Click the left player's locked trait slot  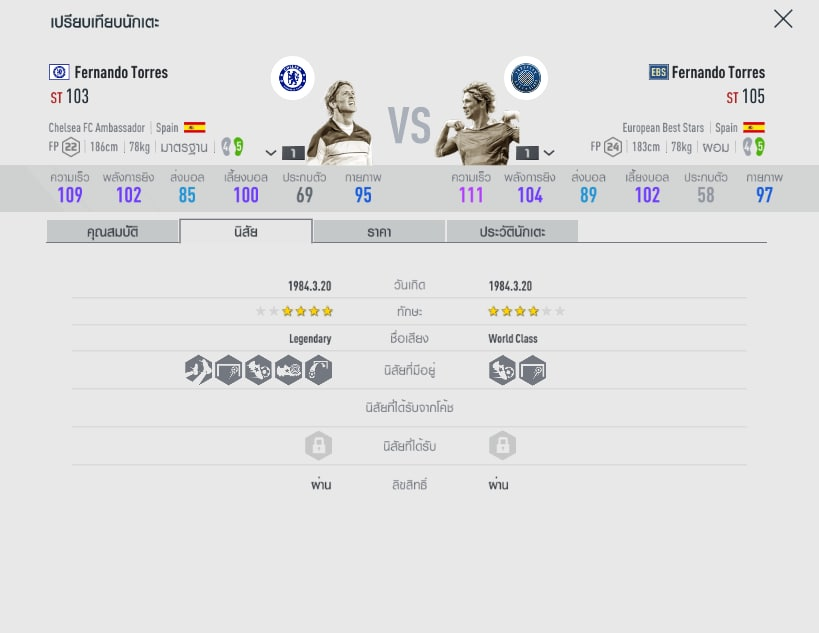318,446
